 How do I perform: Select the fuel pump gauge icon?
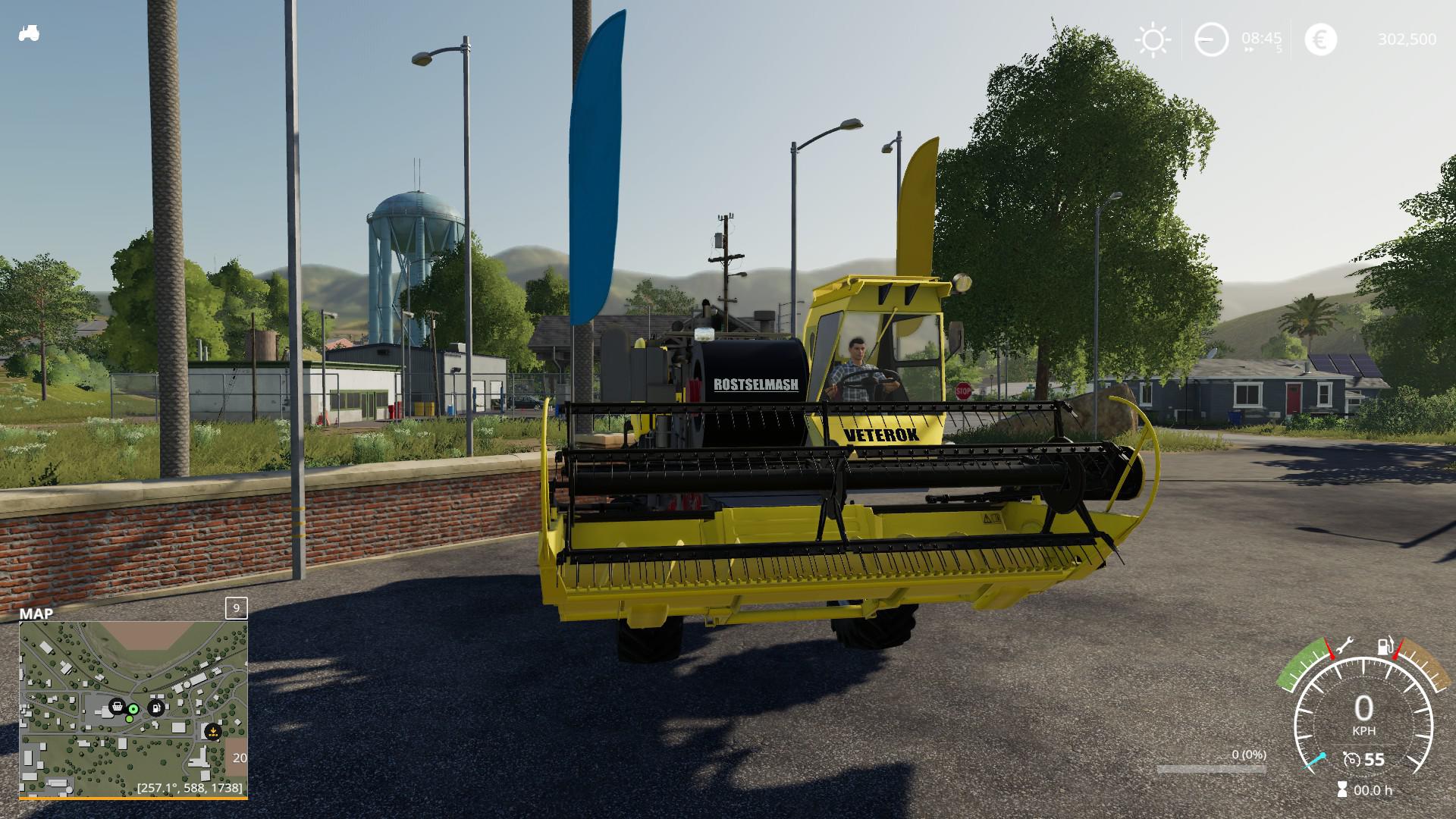tap(1385, 647)
